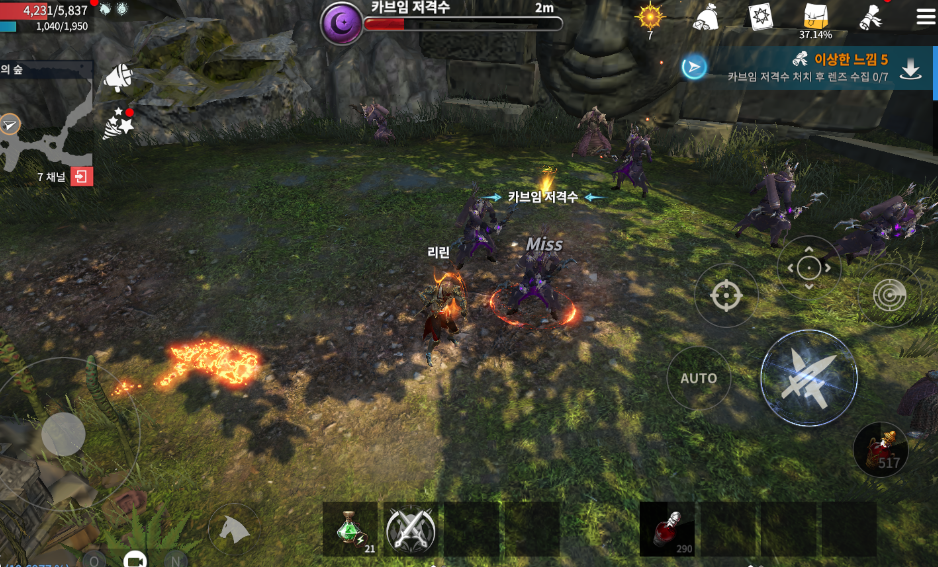Open the hamburger main menu
938x567 pixels.
pyautogui.click(x=925, y=17)
